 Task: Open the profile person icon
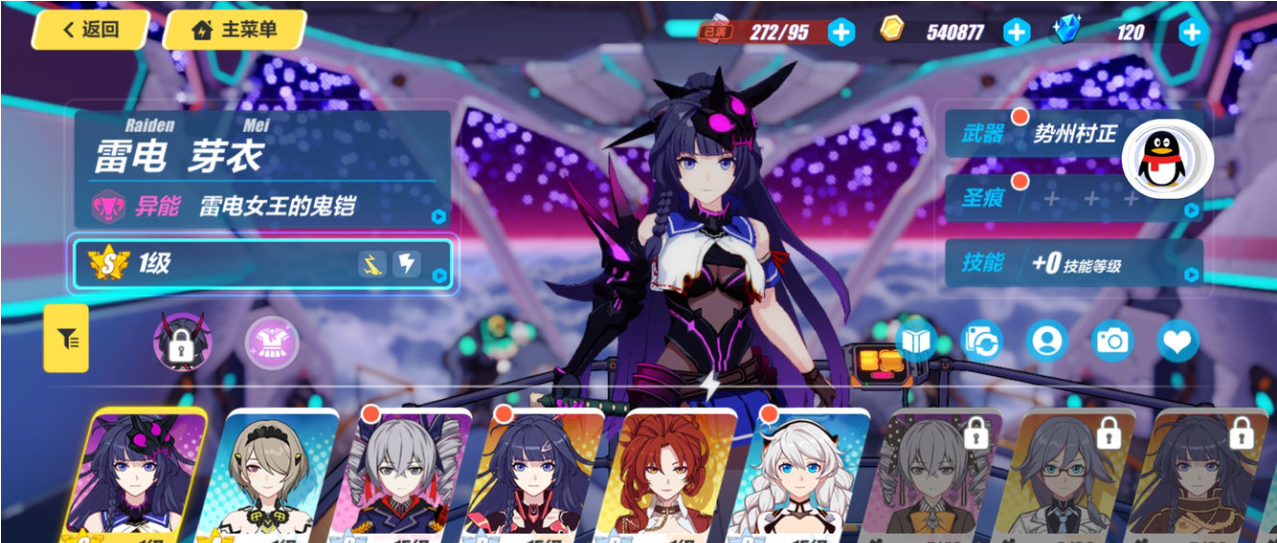click(1046, 341)
